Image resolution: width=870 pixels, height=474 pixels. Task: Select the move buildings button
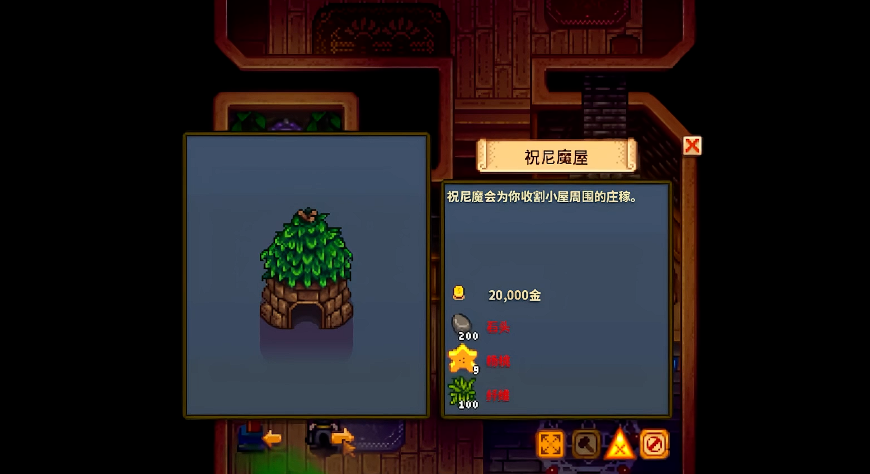click(551, 443)
